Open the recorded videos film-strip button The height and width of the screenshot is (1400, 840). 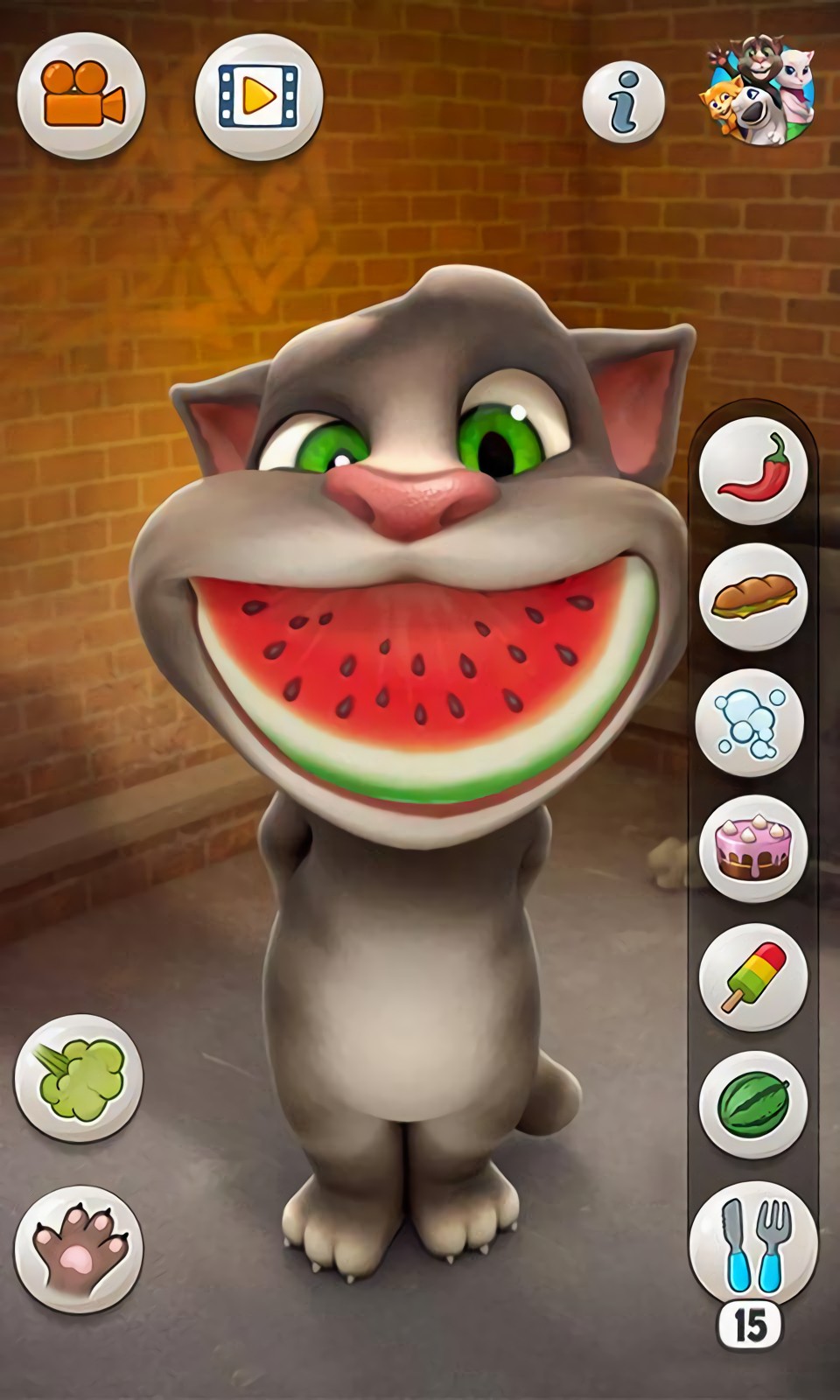point(258,94)
